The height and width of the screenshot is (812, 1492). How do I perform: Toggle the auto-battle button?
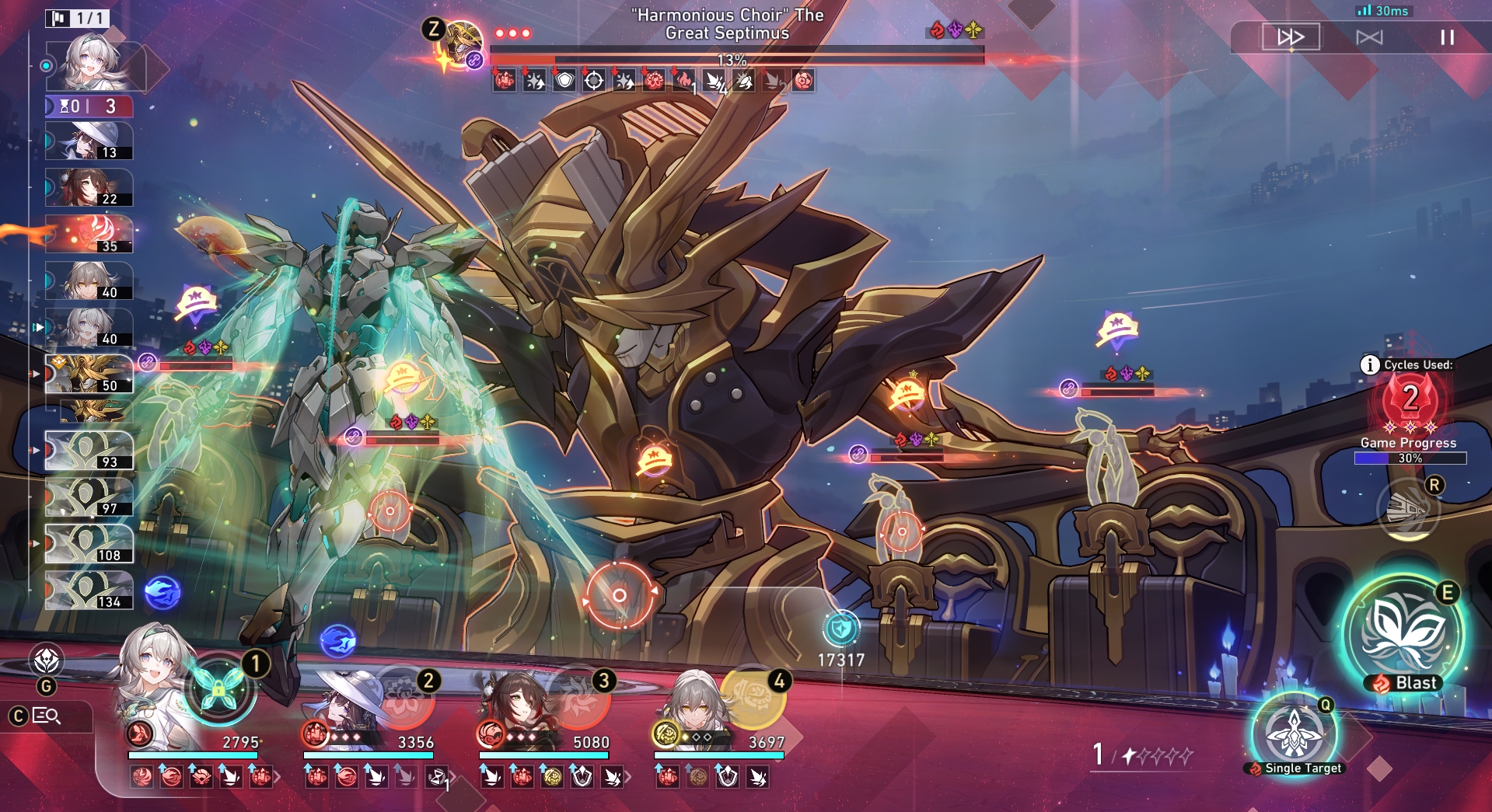coord(1369,37)
